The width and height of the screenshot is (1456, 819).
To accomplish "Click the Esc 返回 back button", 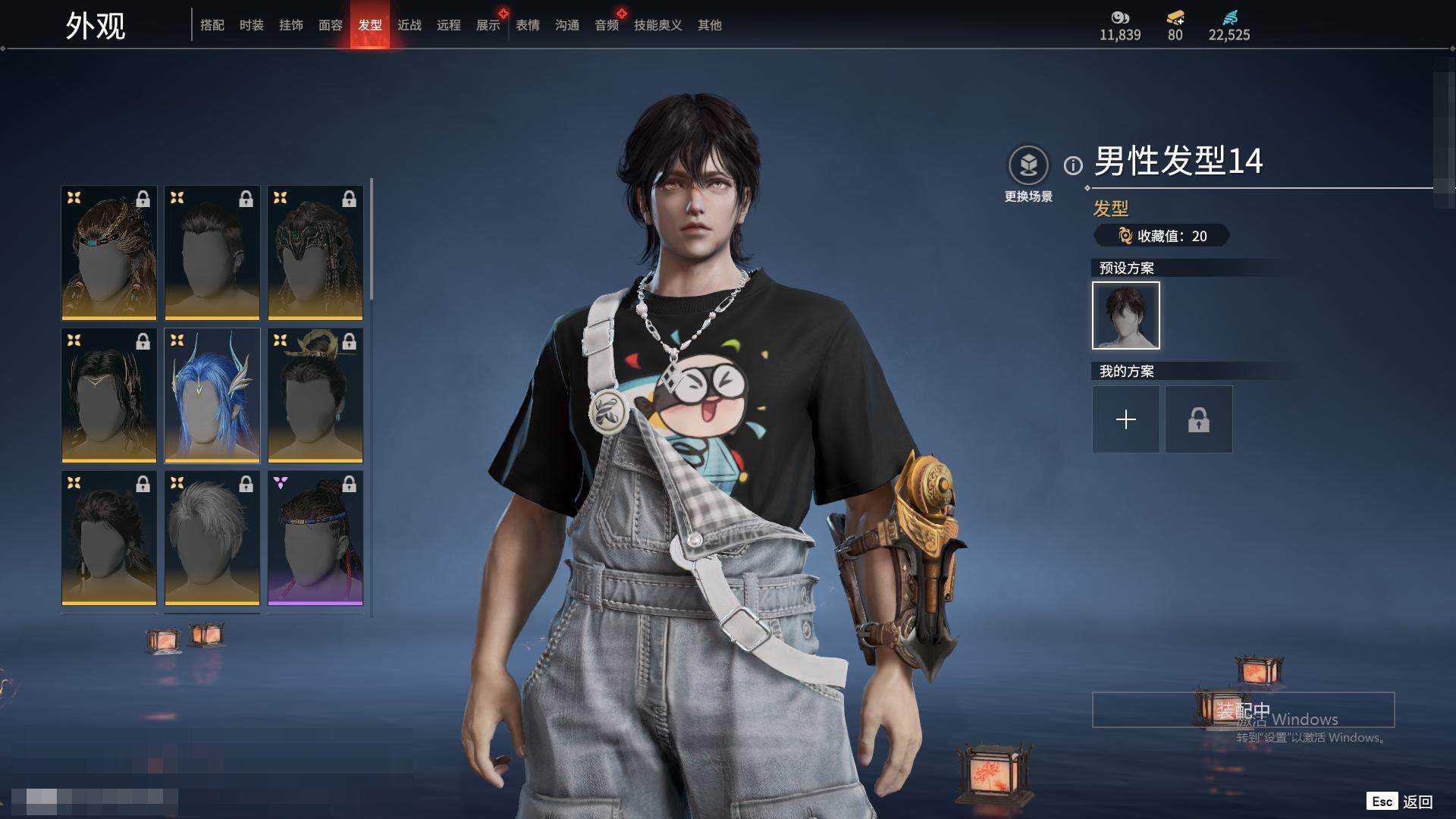I will click(1400, 802).
